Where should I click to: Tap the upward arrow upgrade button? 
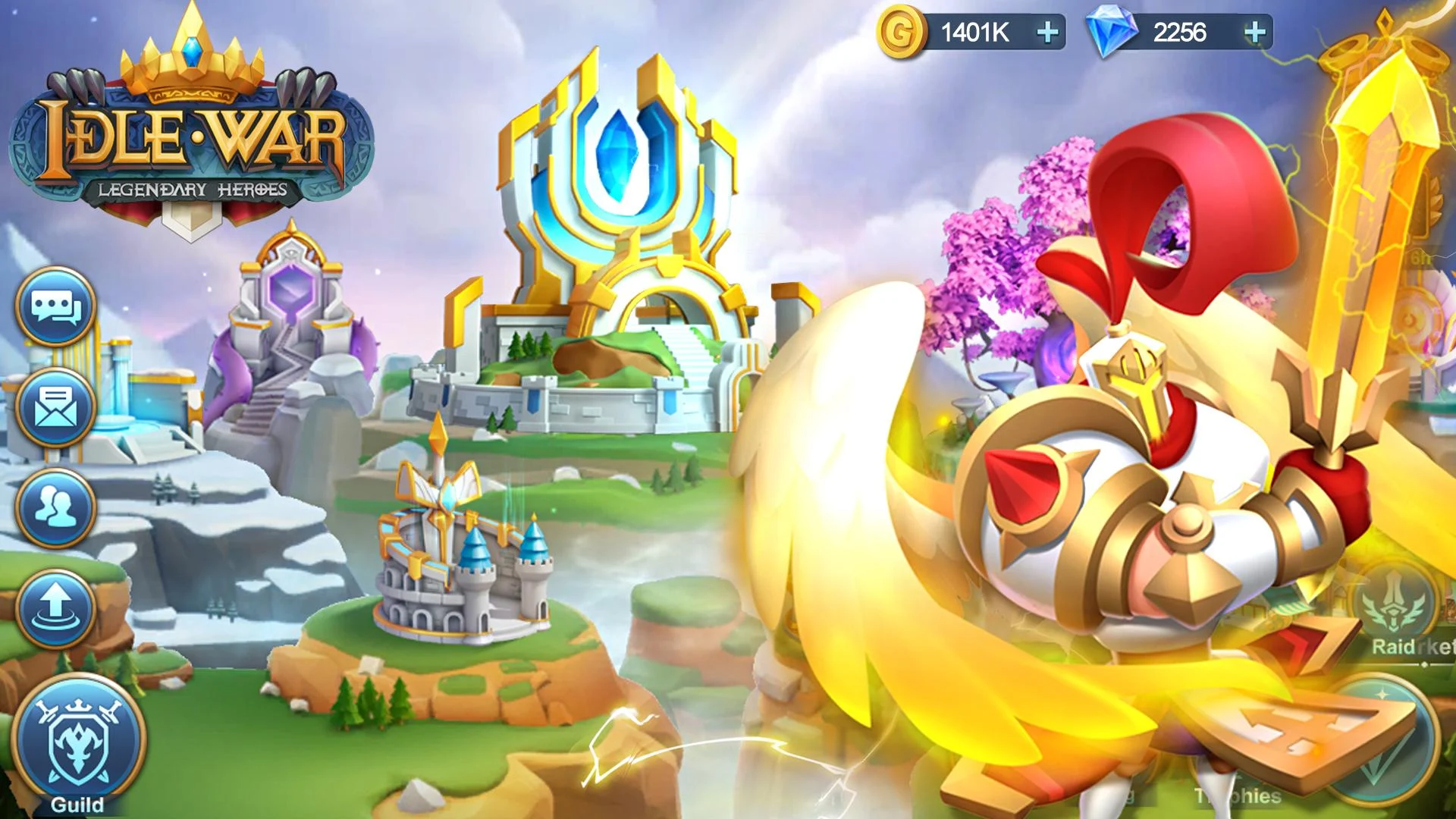coord(56,609)
